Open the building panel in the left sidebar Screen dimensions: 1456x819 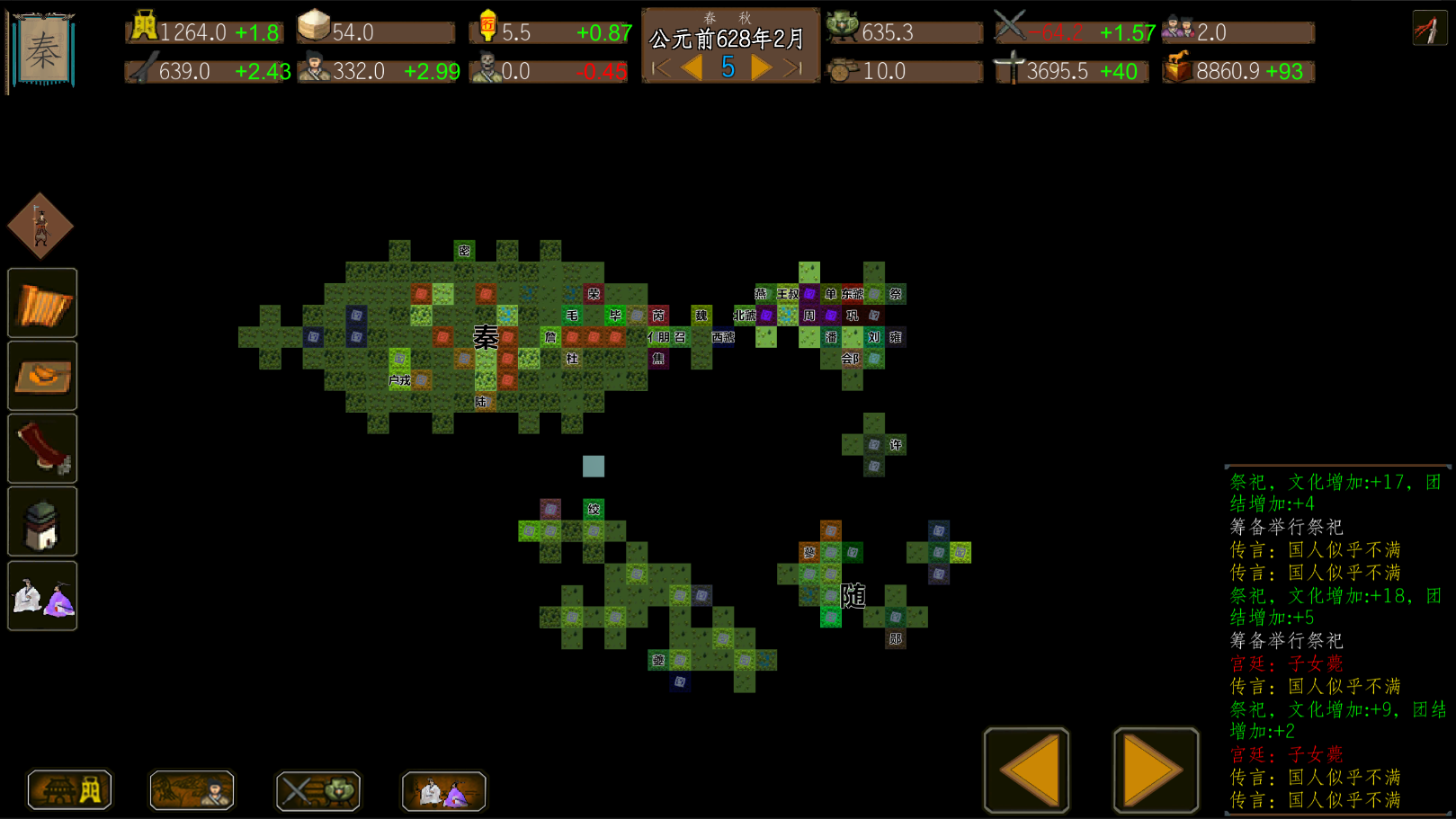(41, 521)
